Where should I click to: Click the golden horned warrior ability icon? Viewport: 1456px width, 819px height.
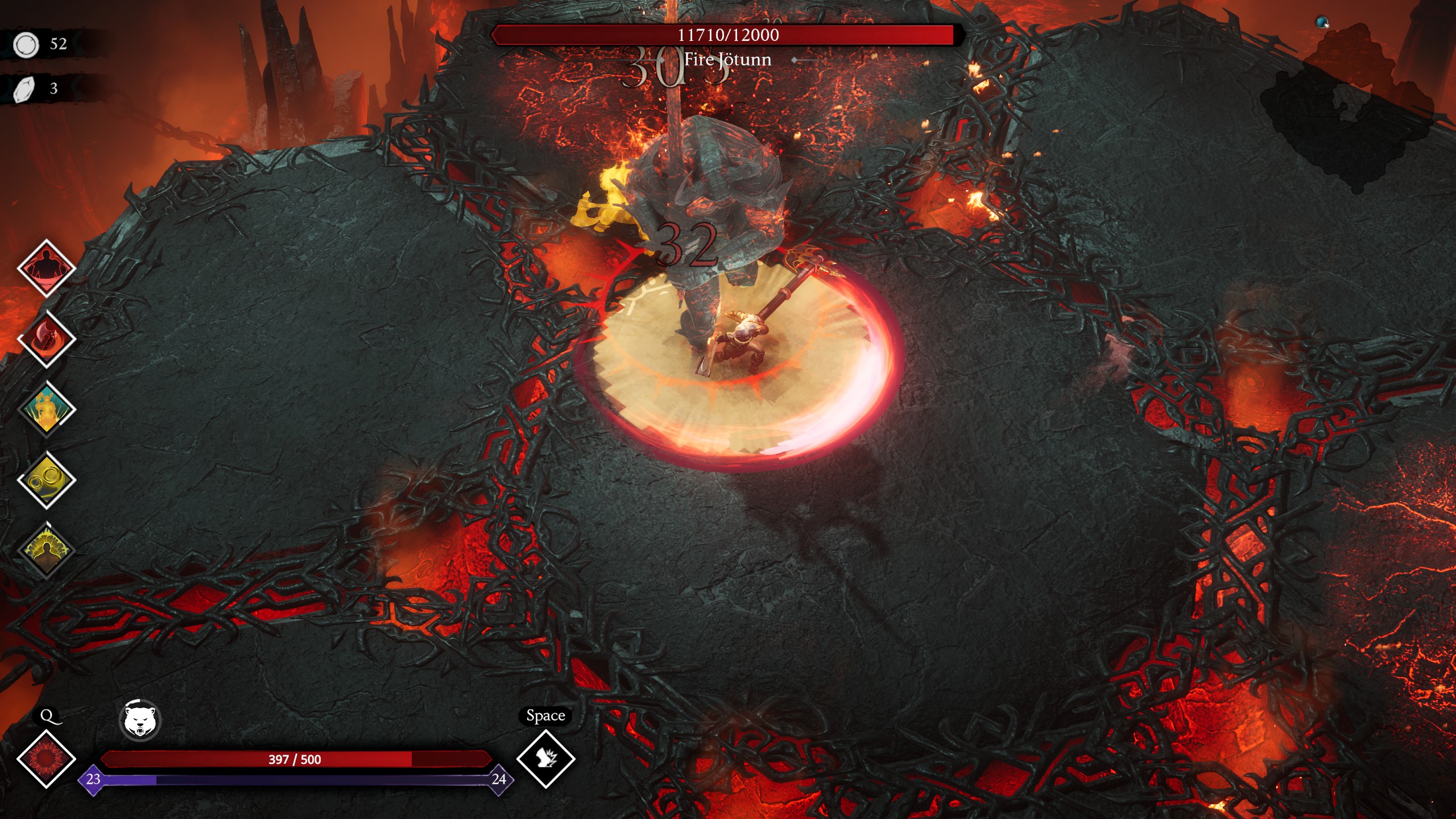coord(46,409)
